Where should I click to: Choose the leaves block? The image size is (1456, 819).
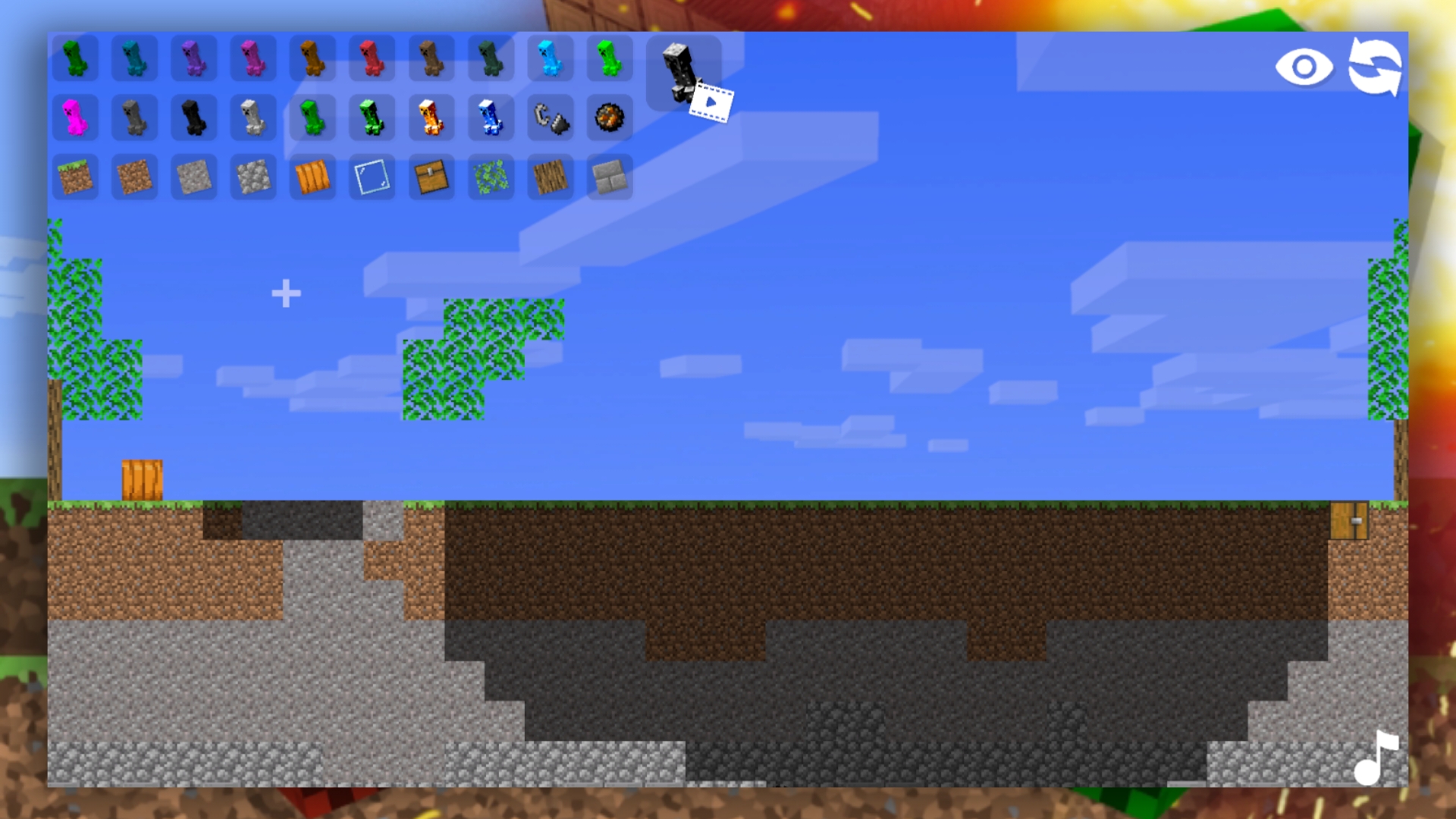tap(491, 177)
